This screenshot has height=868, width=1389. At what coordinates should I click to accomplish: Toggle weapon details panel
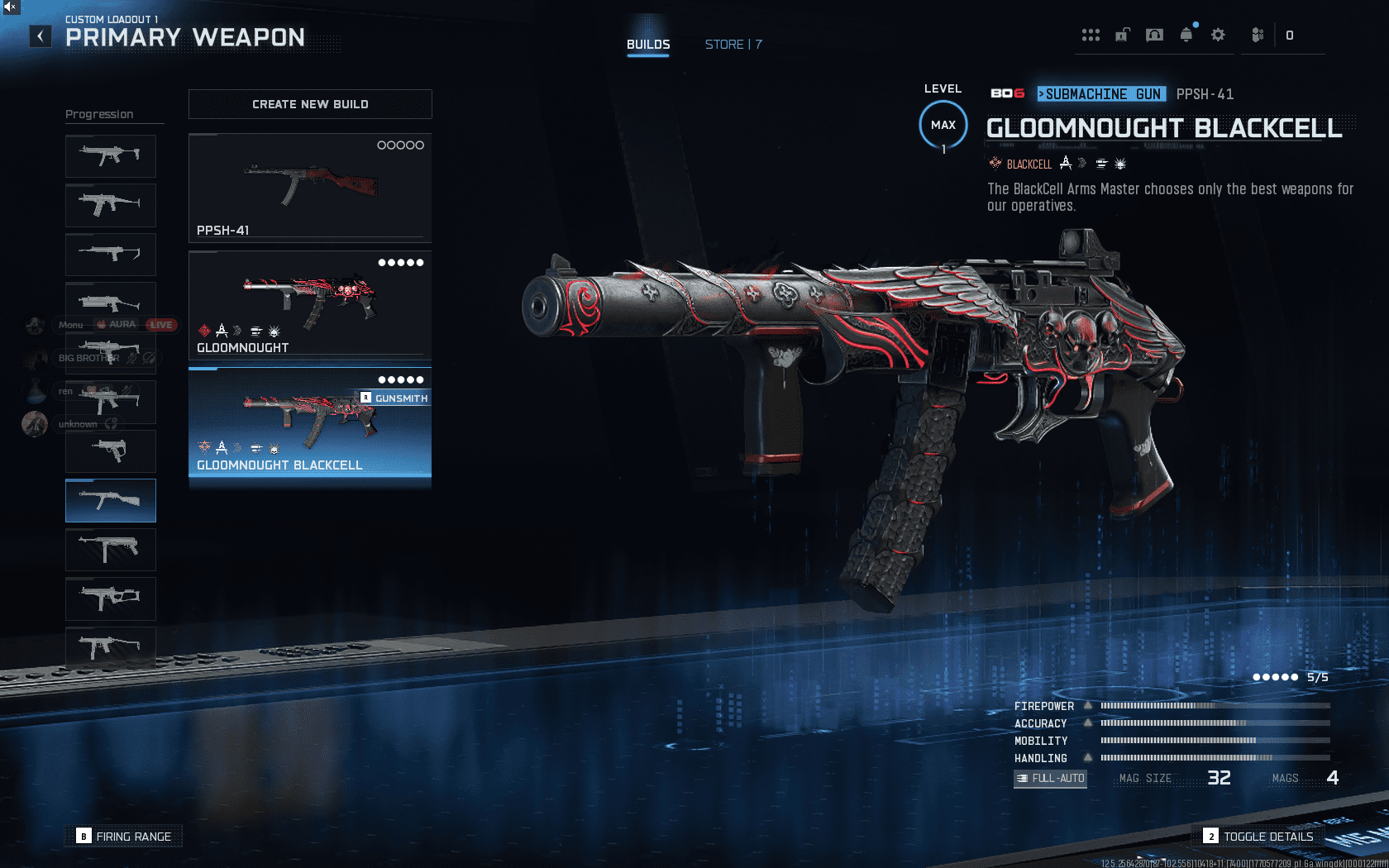(1258, 837)
